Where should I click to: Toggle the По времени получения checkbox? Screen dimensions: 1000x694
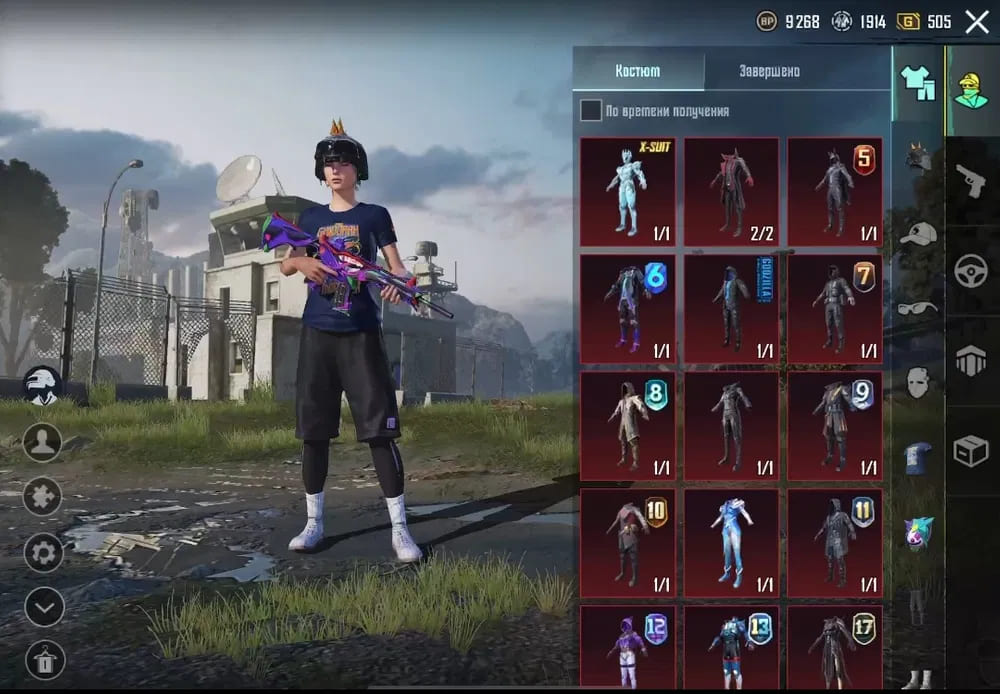click(591, 111)
